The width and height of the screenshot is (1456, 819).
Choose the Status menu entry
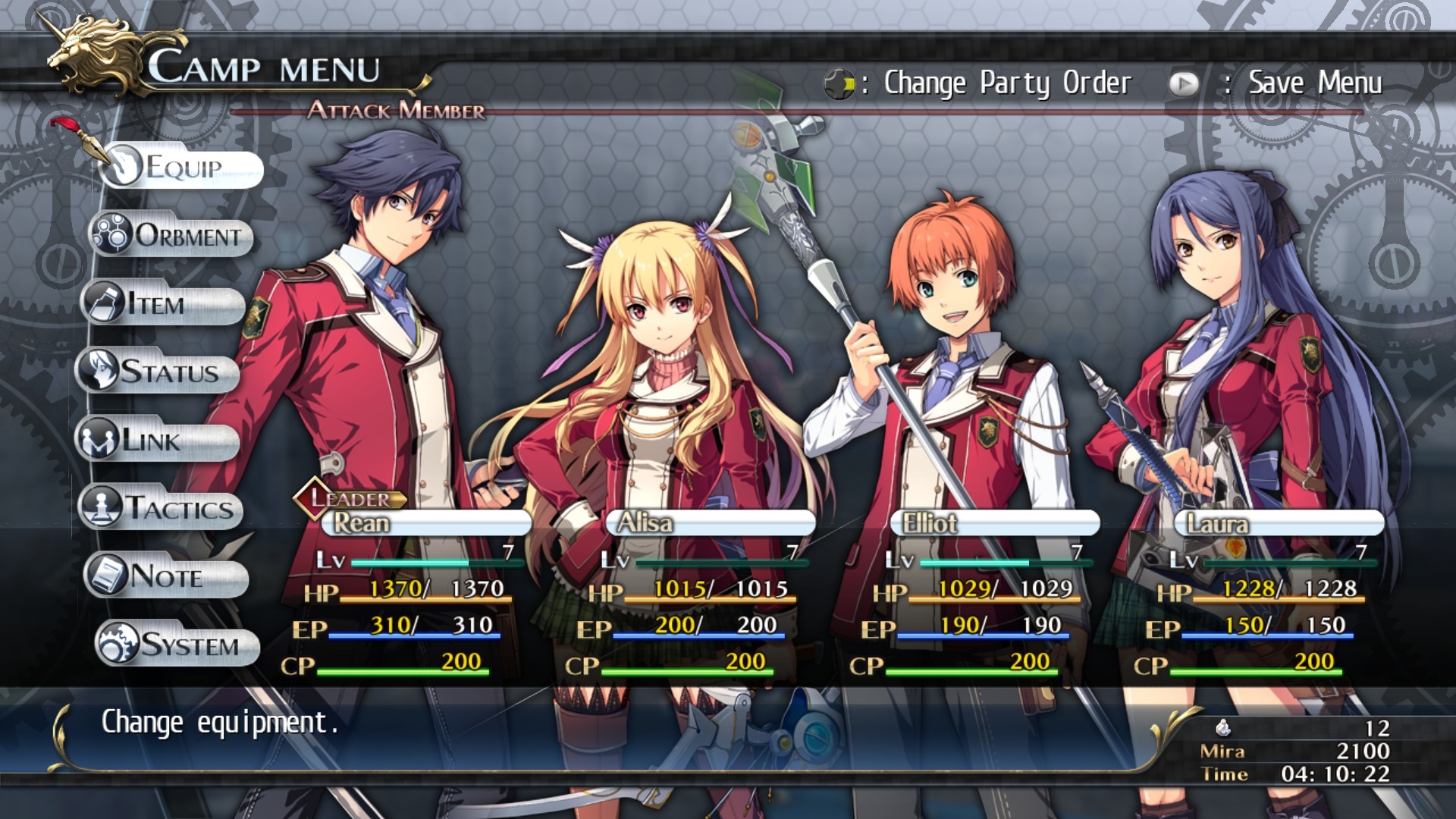tap(158, 372)
